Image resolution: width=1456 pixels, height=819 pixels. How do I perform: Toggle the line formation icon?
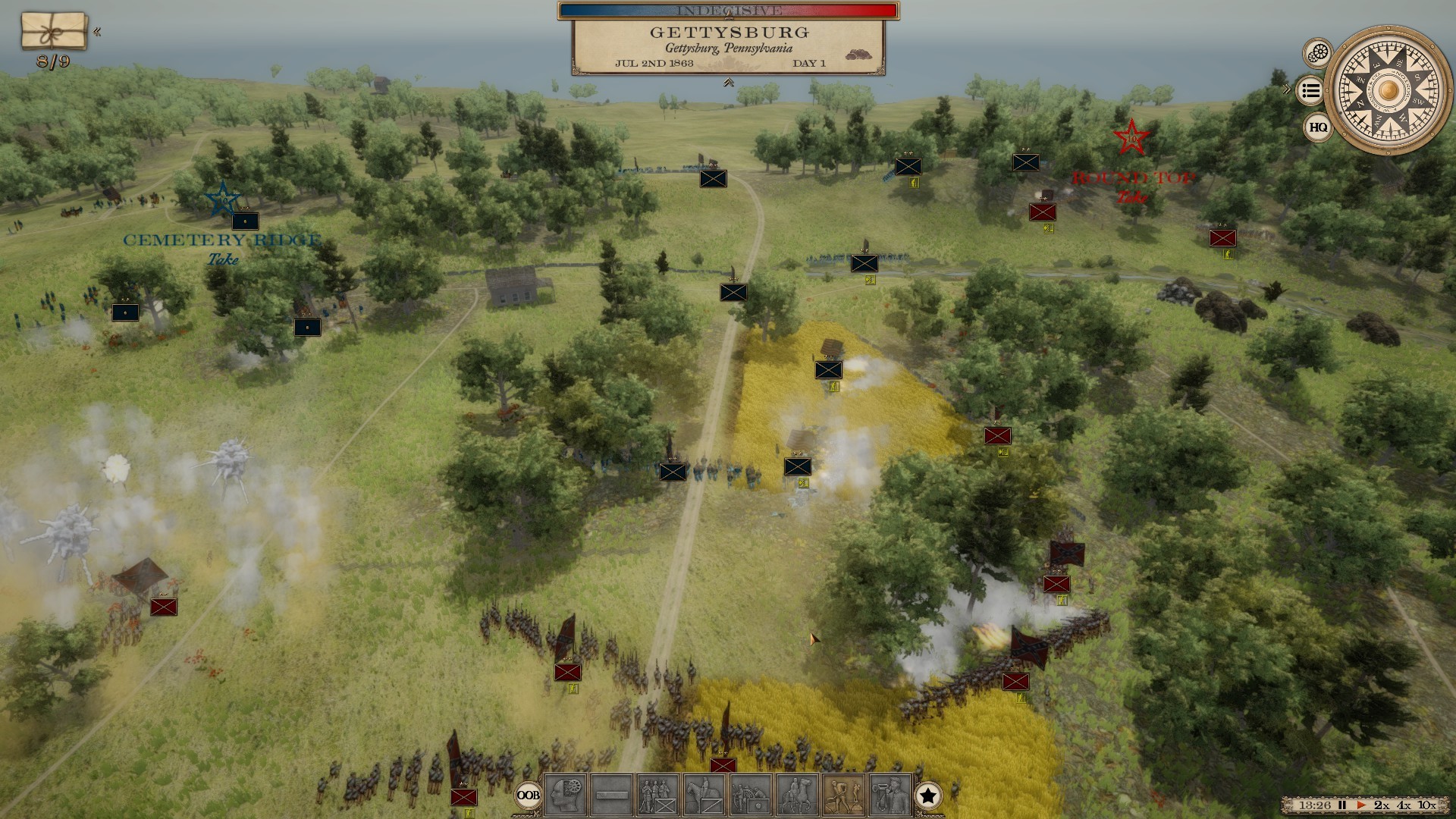(611, 794)
